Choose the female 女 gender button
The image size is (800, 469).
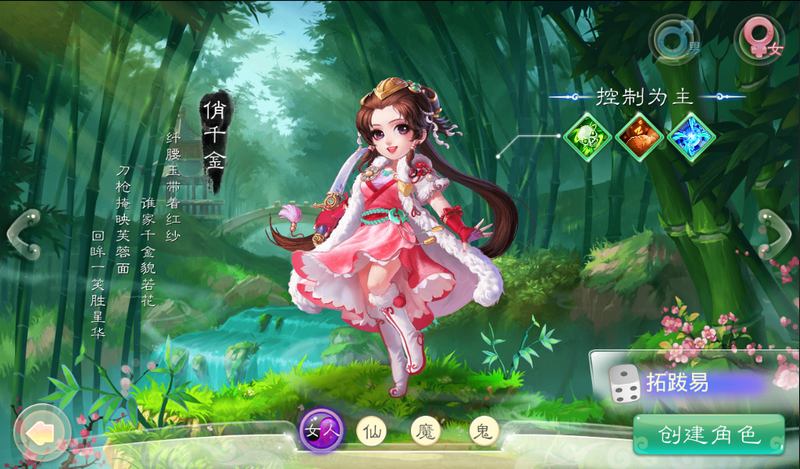coord(761,40)
